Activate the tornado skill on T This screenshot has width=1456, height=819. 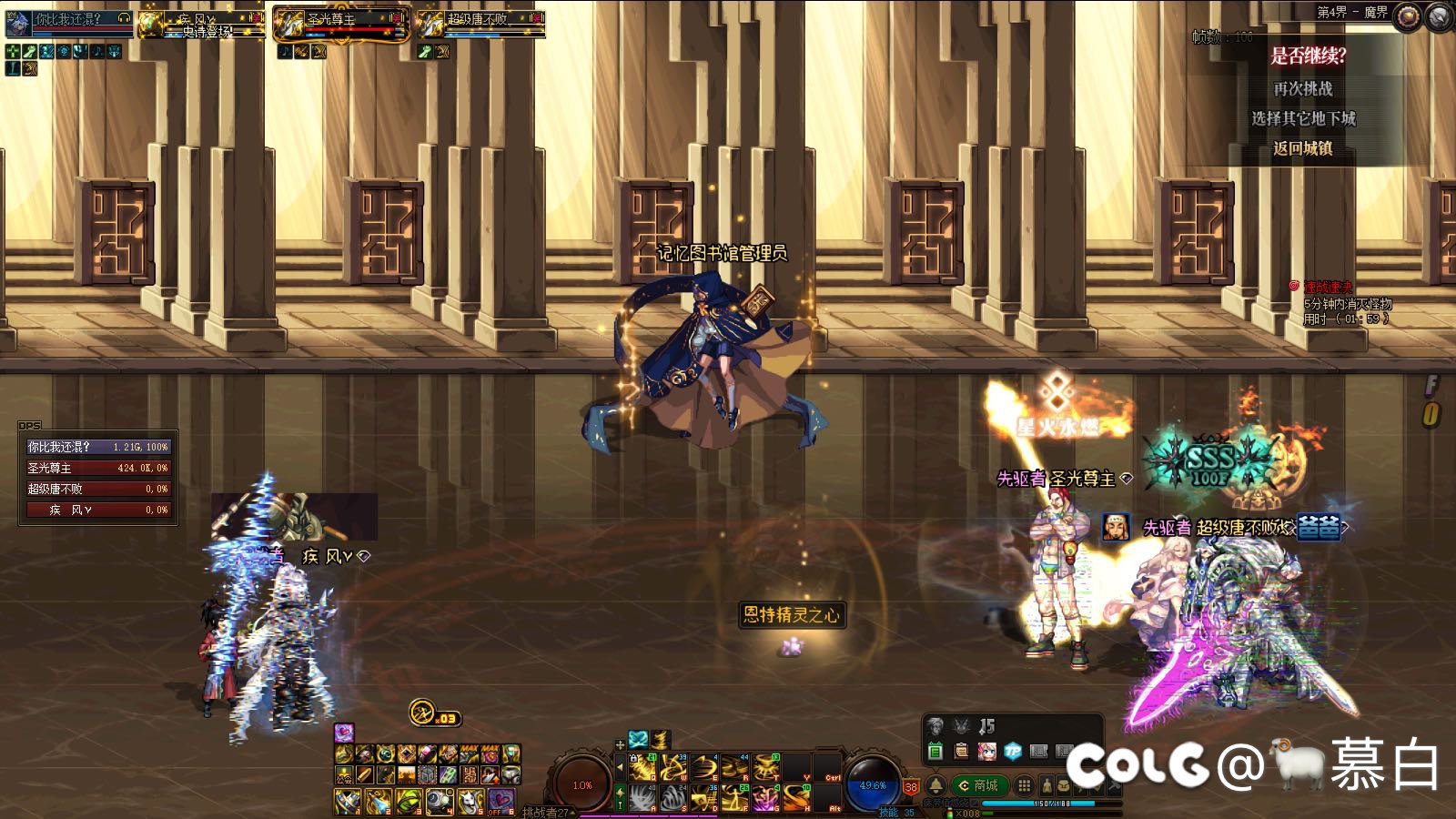(x=765, y=769)
